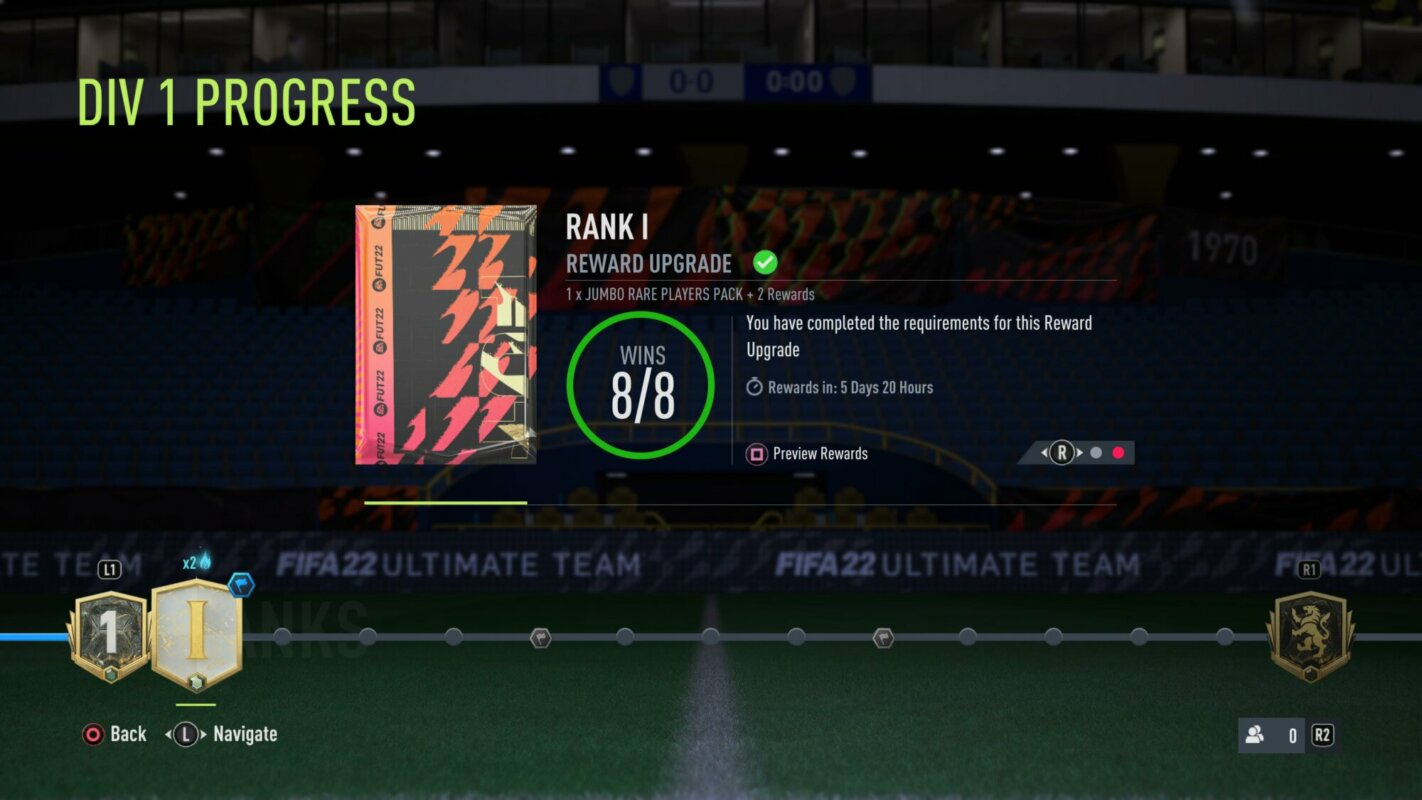Select the red carousel indicator dot
The height and width of the screenshot is (800, 1422).
(1118, 452)
